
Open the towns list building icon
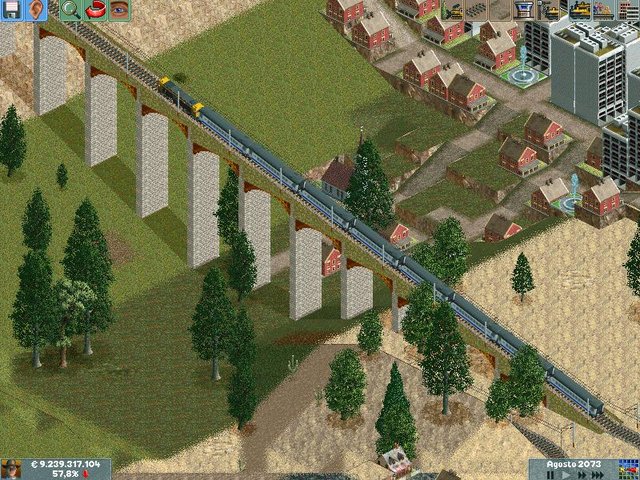tap(629, 10)
